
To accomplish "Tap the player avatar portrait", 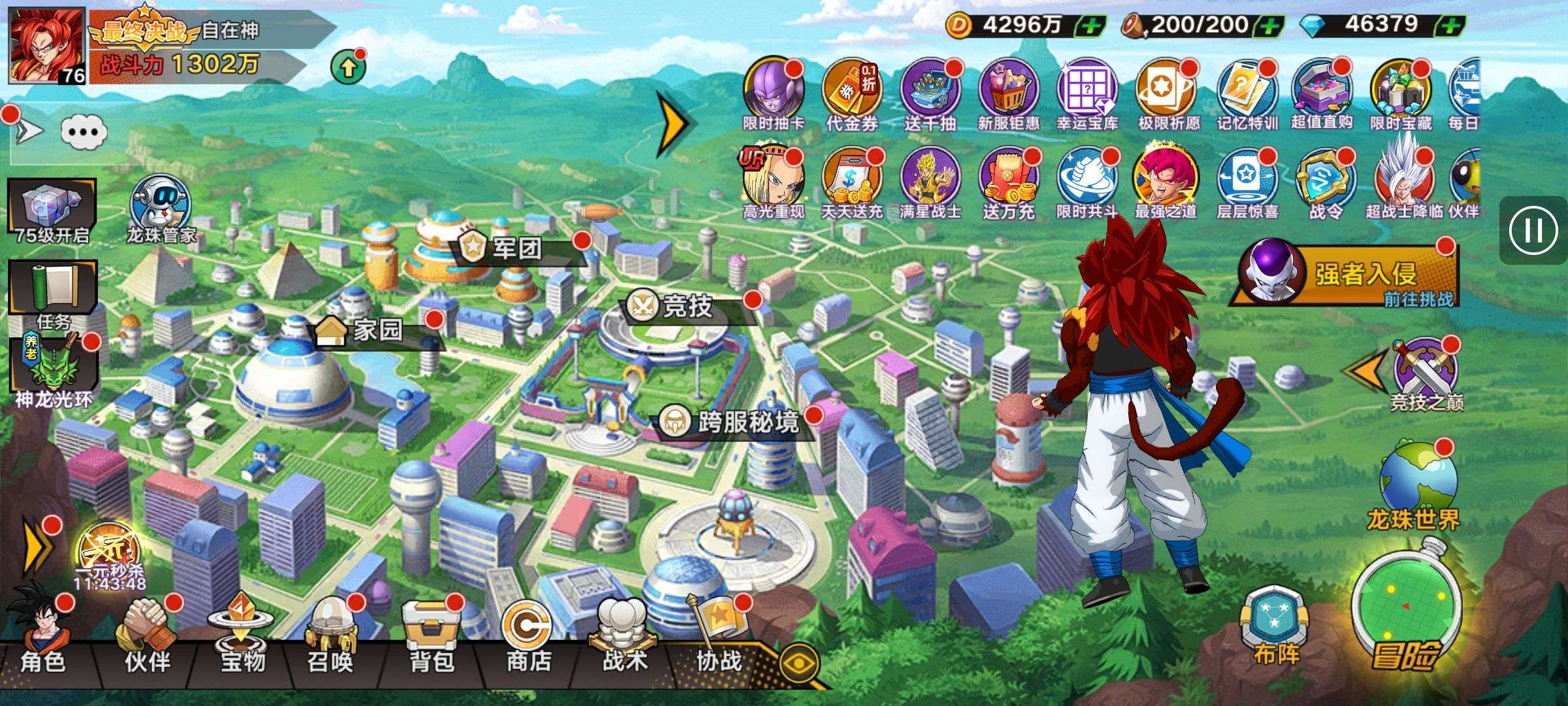I will pos(47,46).
